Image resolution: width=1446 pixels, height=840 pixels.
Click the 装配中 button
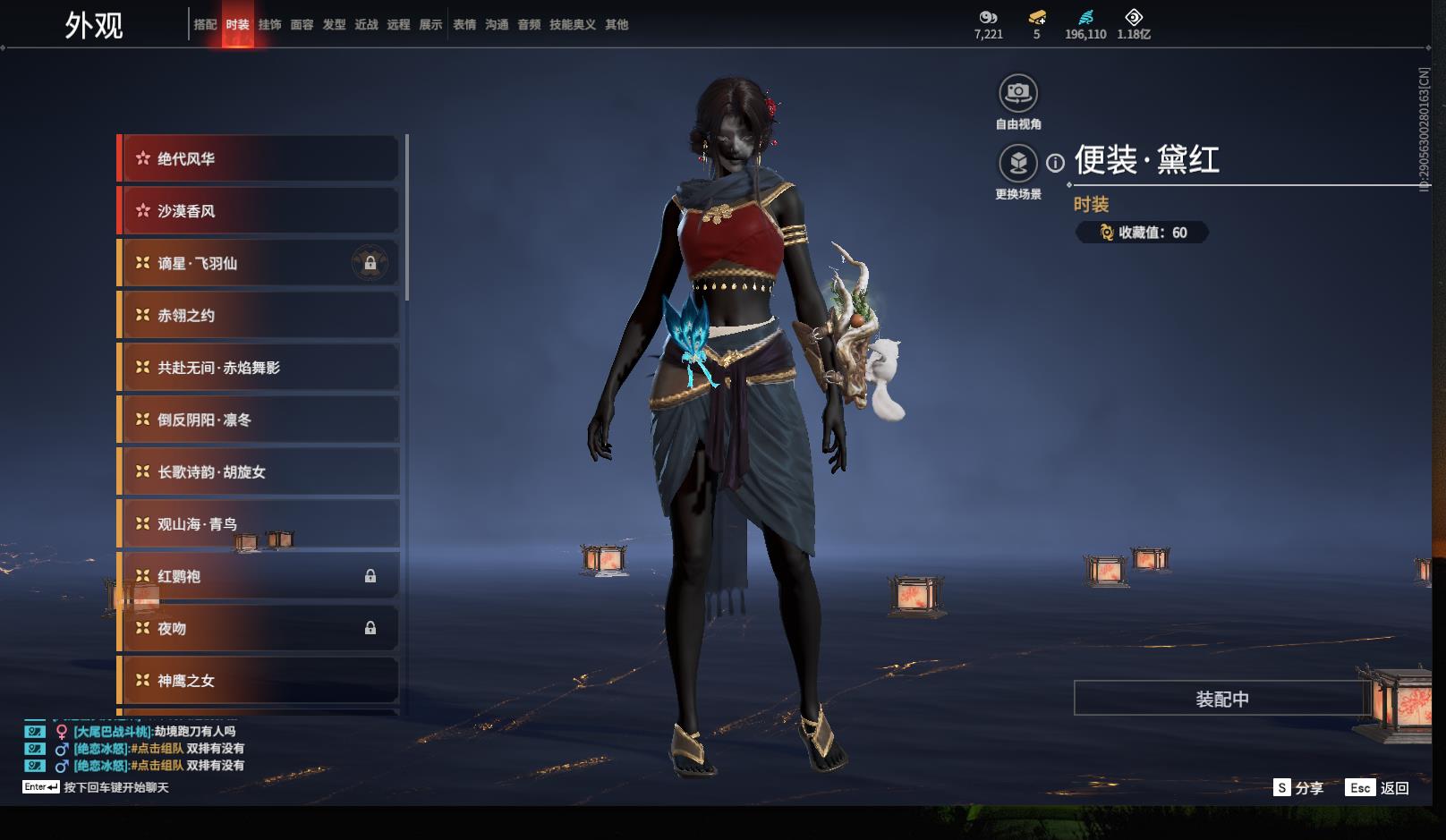click(1221, 699)
